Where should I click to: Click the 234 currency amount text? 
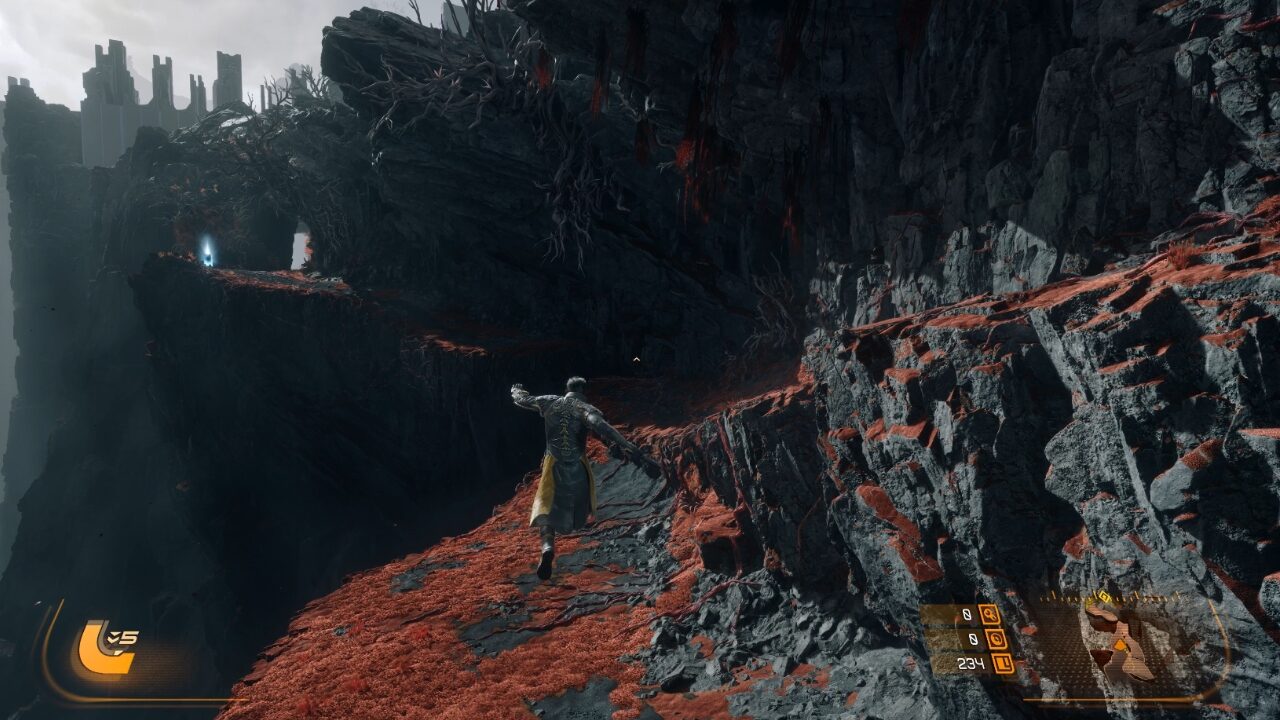[x=971, y=663]
